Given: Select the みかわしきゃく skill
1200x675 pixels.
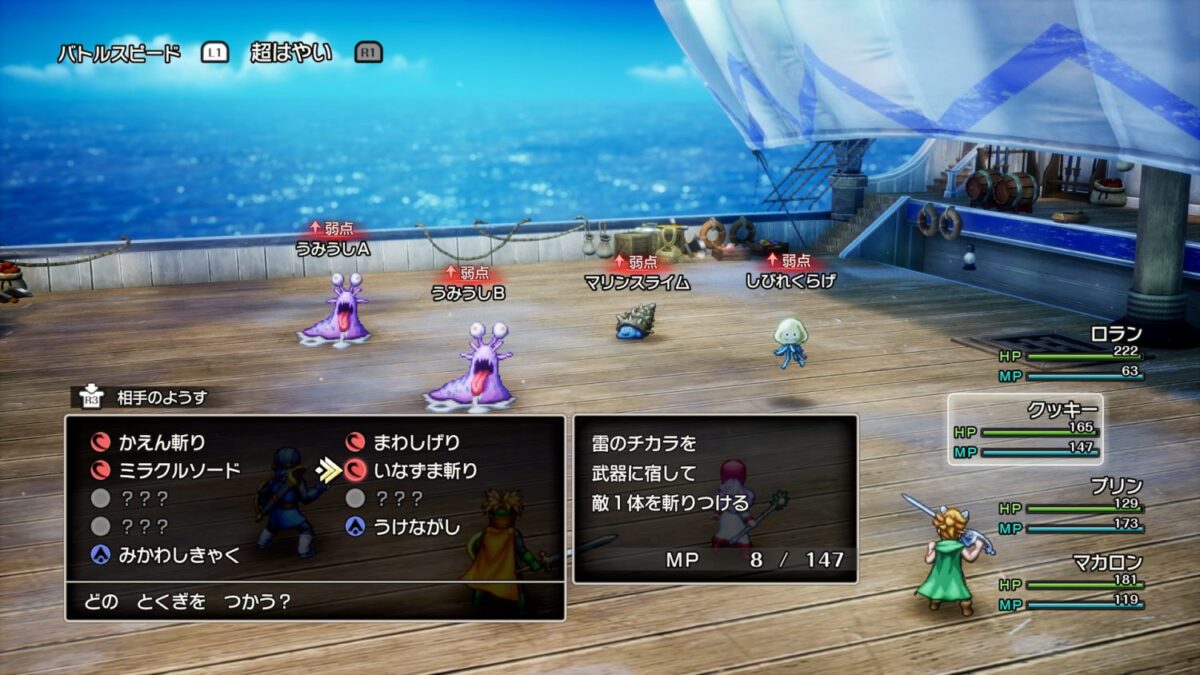Looking at the screenshot, I should [x=179, y=555].
